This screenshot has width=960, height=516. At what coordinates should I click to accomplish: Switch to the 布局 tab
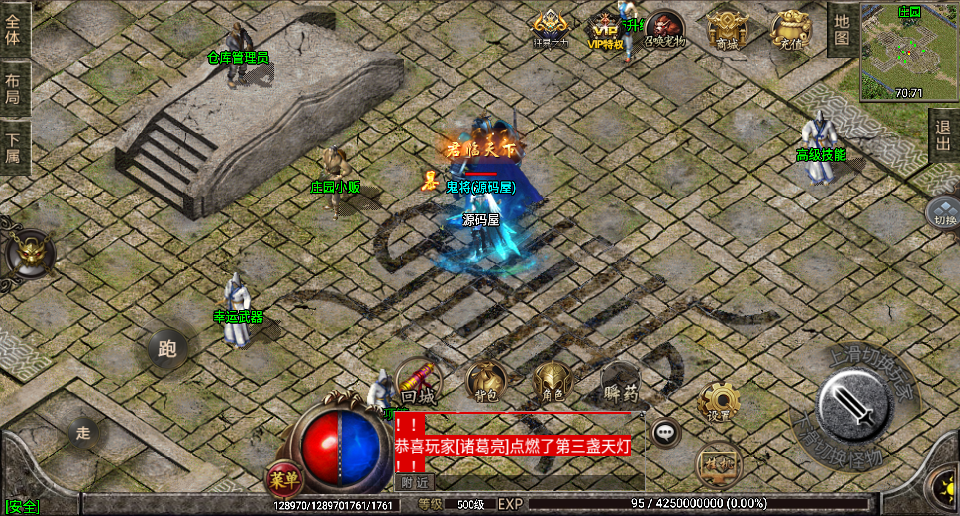coord(14,89)
